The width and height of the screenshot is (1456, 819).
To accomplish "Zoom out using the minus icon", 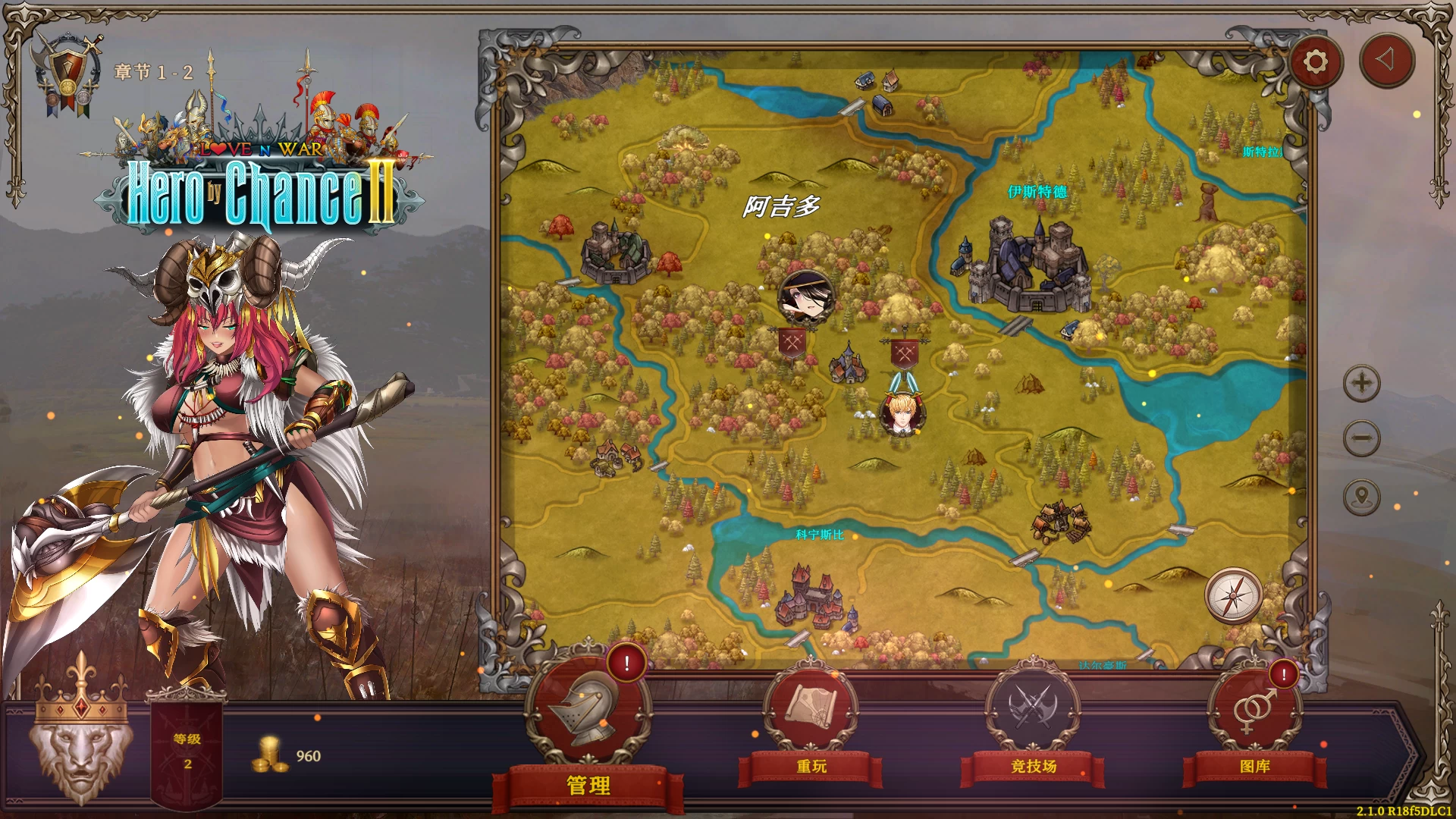I will tap(1361, 438).
